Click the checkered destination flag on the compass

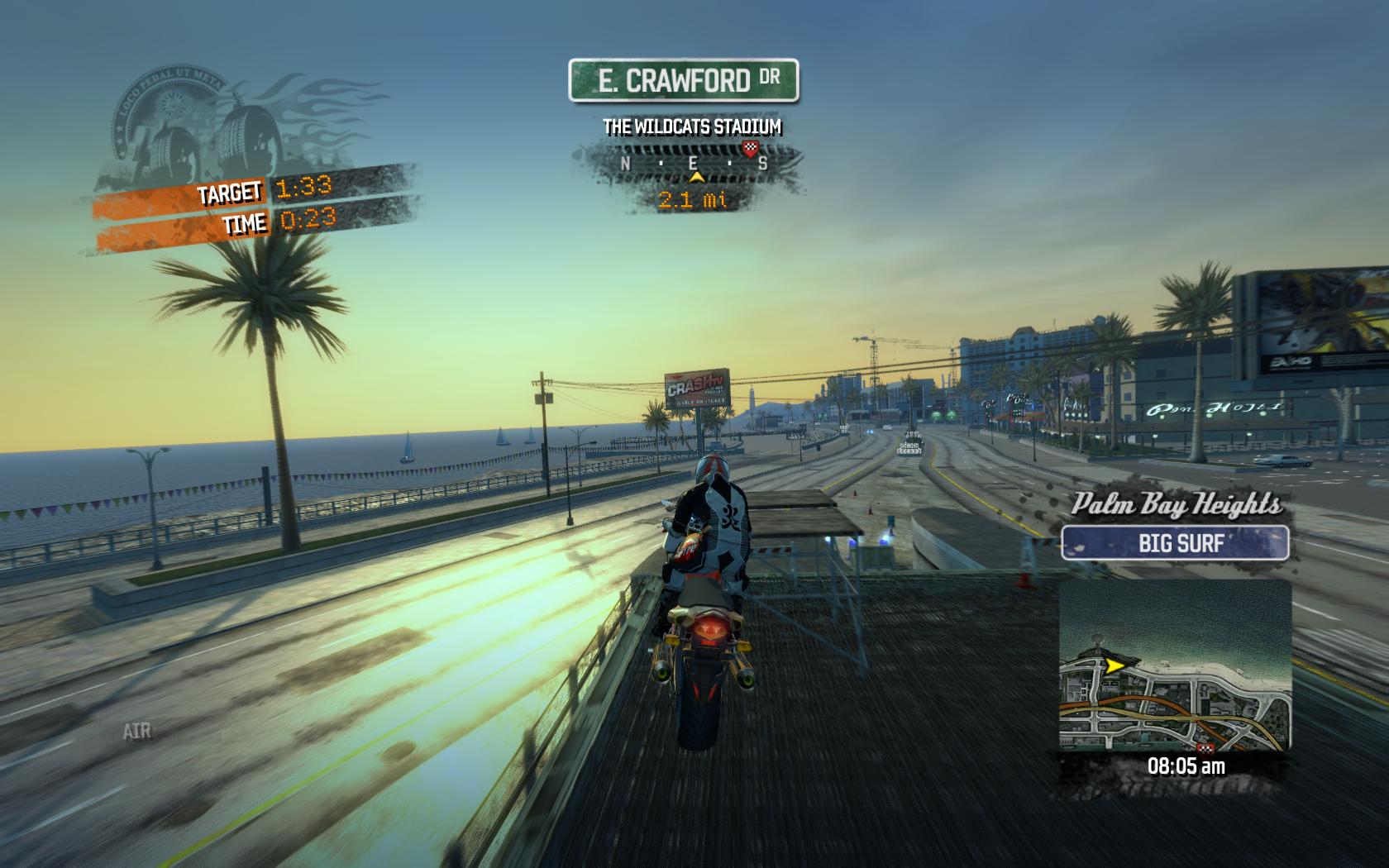click(750, 149)
